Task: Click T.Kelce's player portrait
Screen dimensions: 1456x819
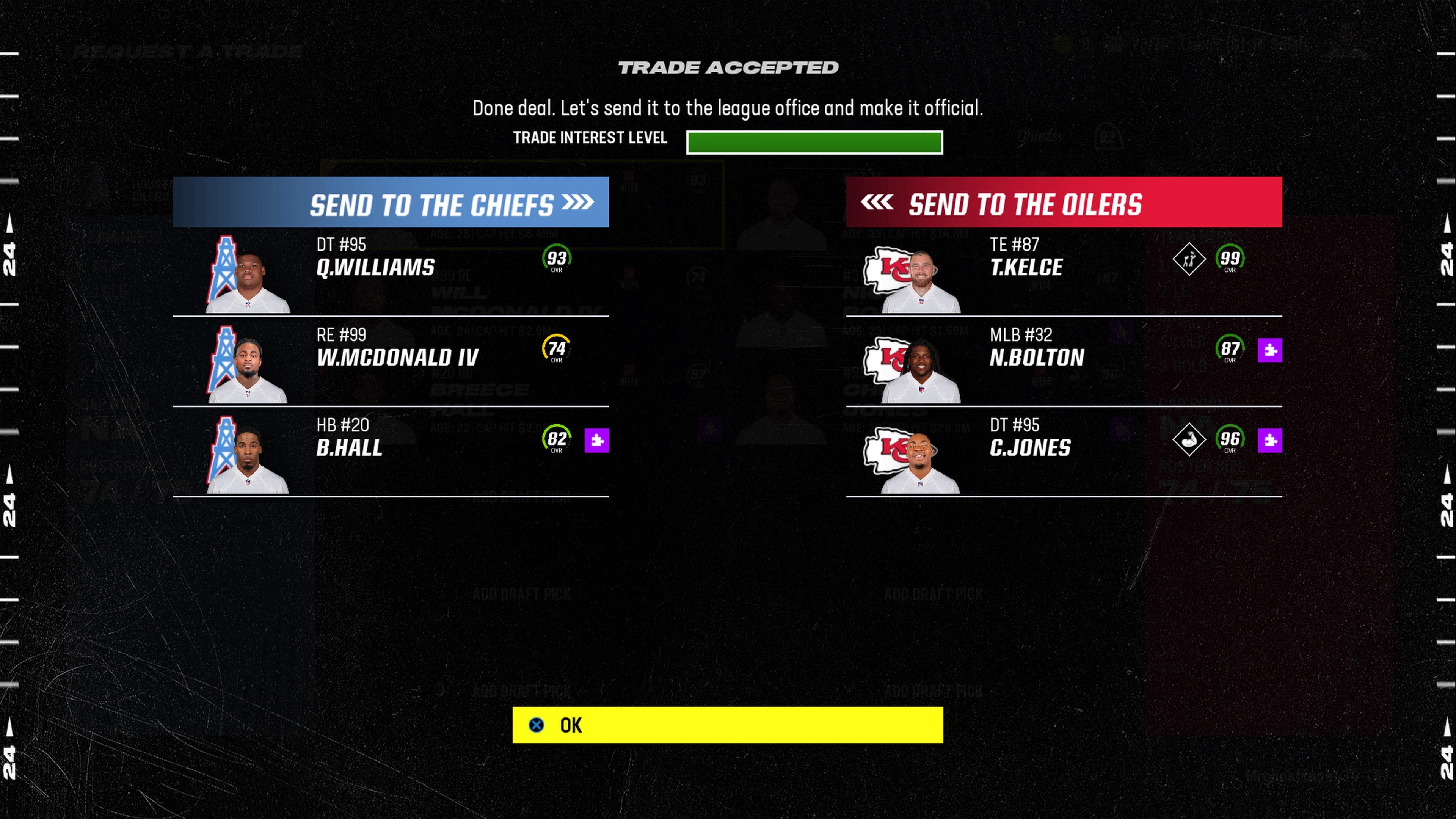Action: pos(927,277)
